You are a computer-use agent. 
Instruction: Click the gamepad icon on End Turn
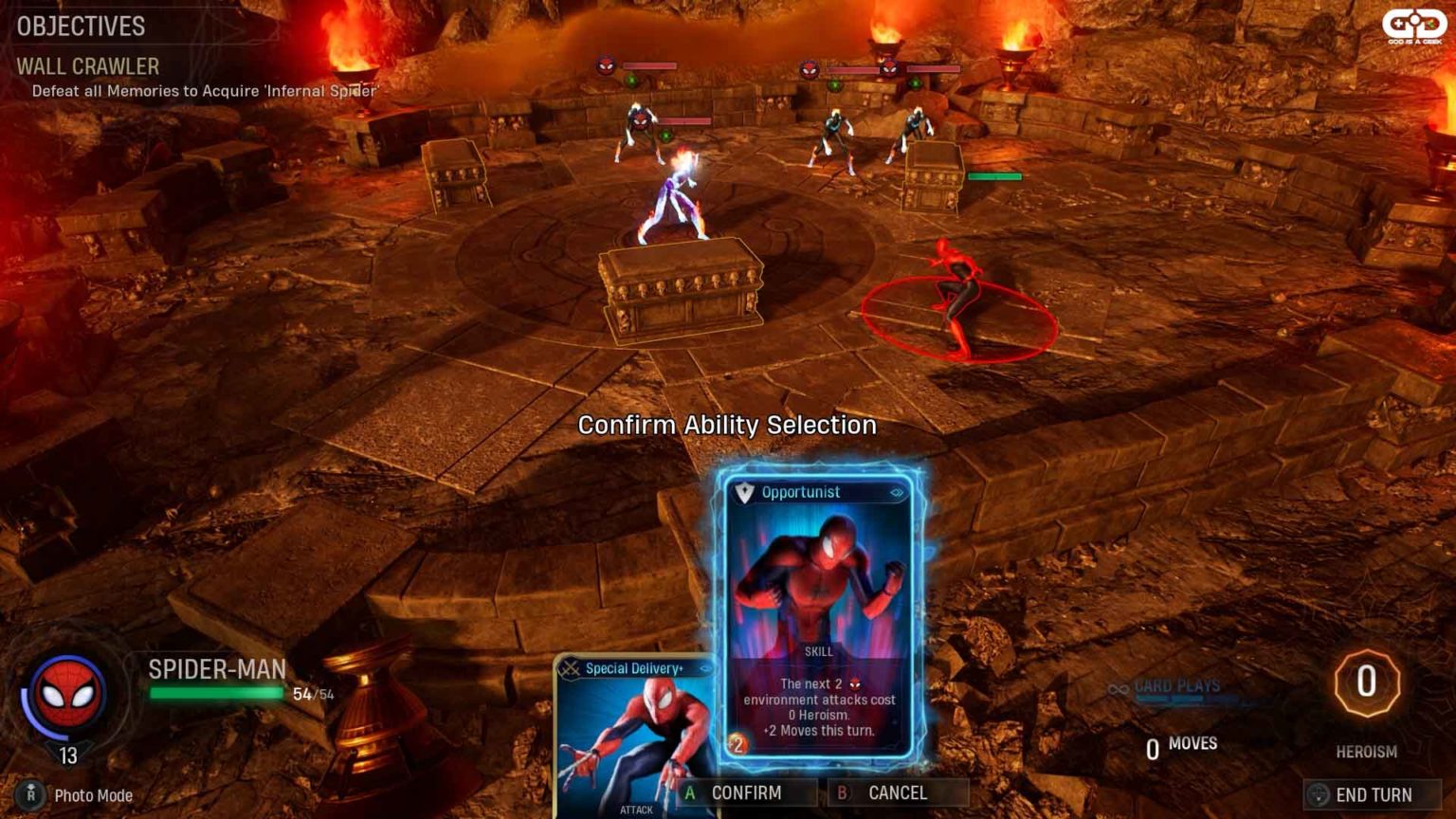(1319, 795)
